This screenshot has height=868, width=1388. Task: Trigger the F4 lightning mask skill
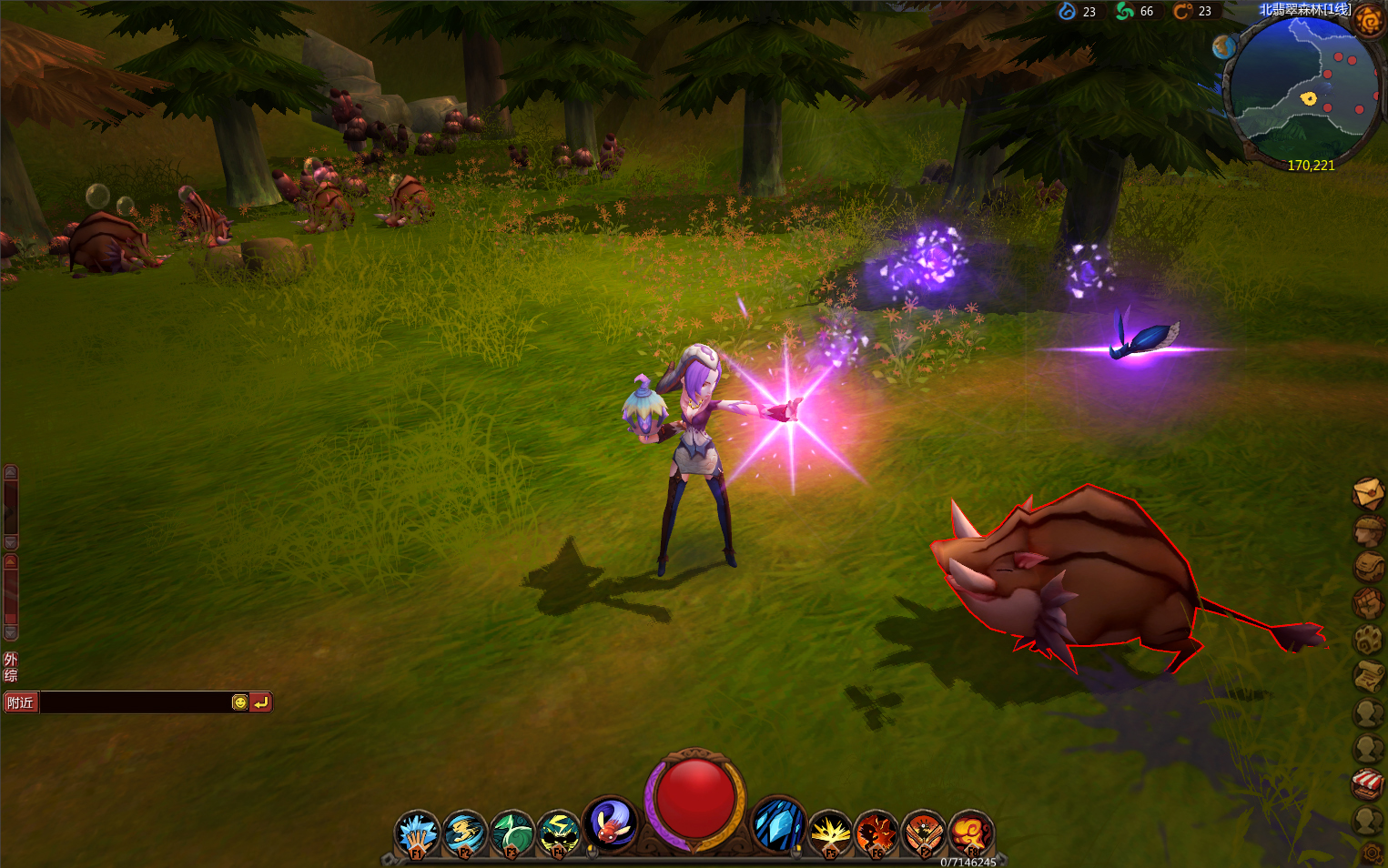pyautogui.click(x=559, y=833)
